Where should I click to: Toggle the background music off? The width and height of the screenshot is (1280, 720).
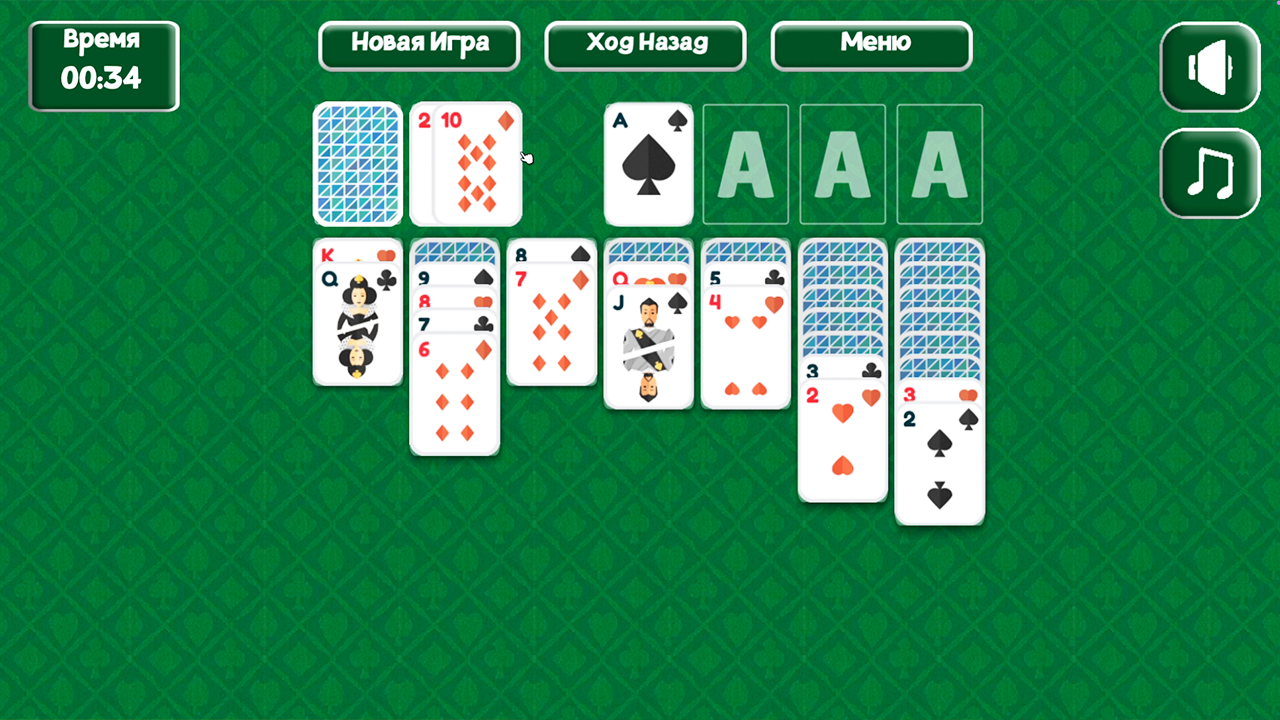pos(1208,171)
